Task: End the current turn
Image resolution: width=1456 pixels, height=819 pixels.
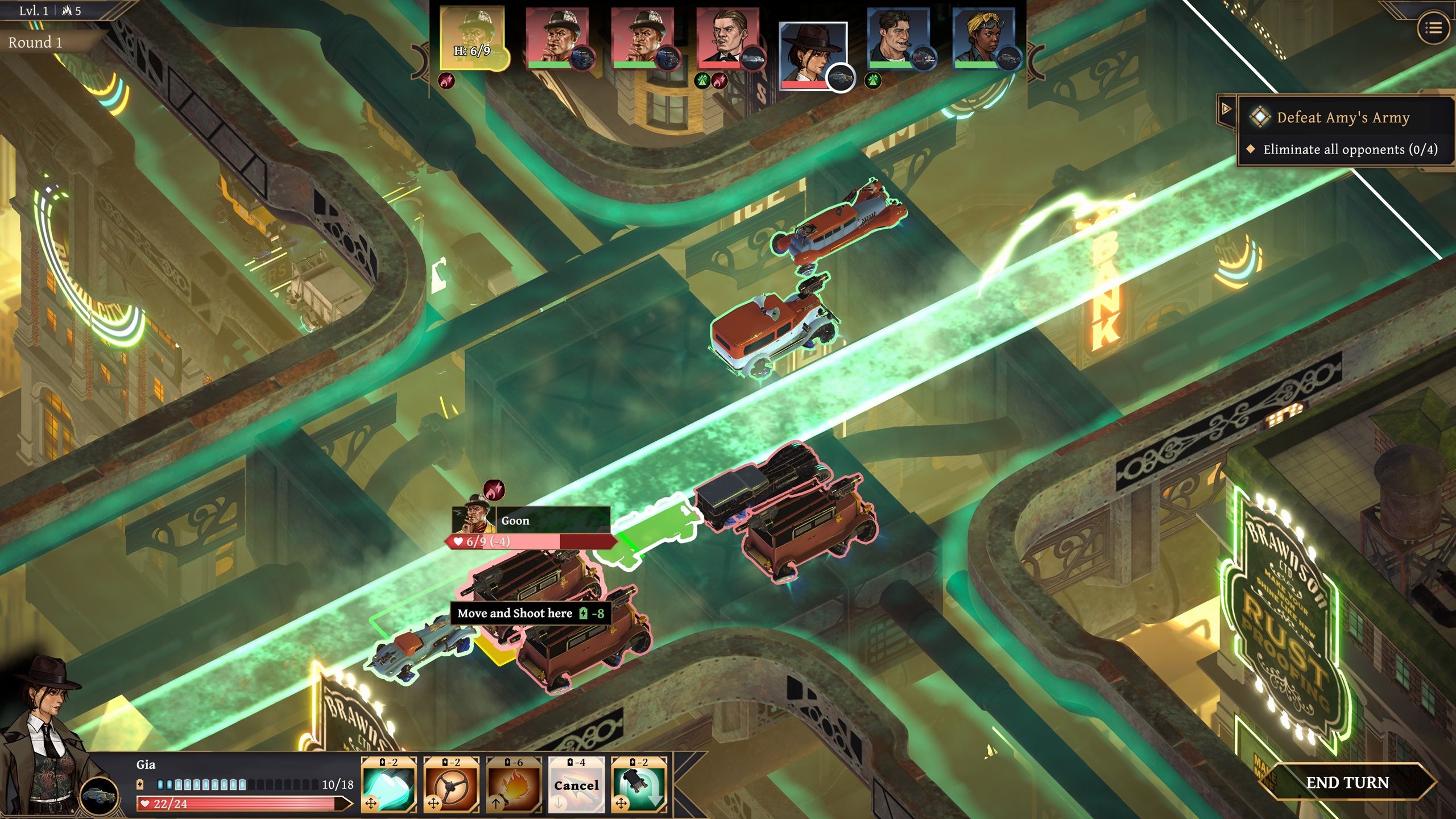Action: 1347,783
